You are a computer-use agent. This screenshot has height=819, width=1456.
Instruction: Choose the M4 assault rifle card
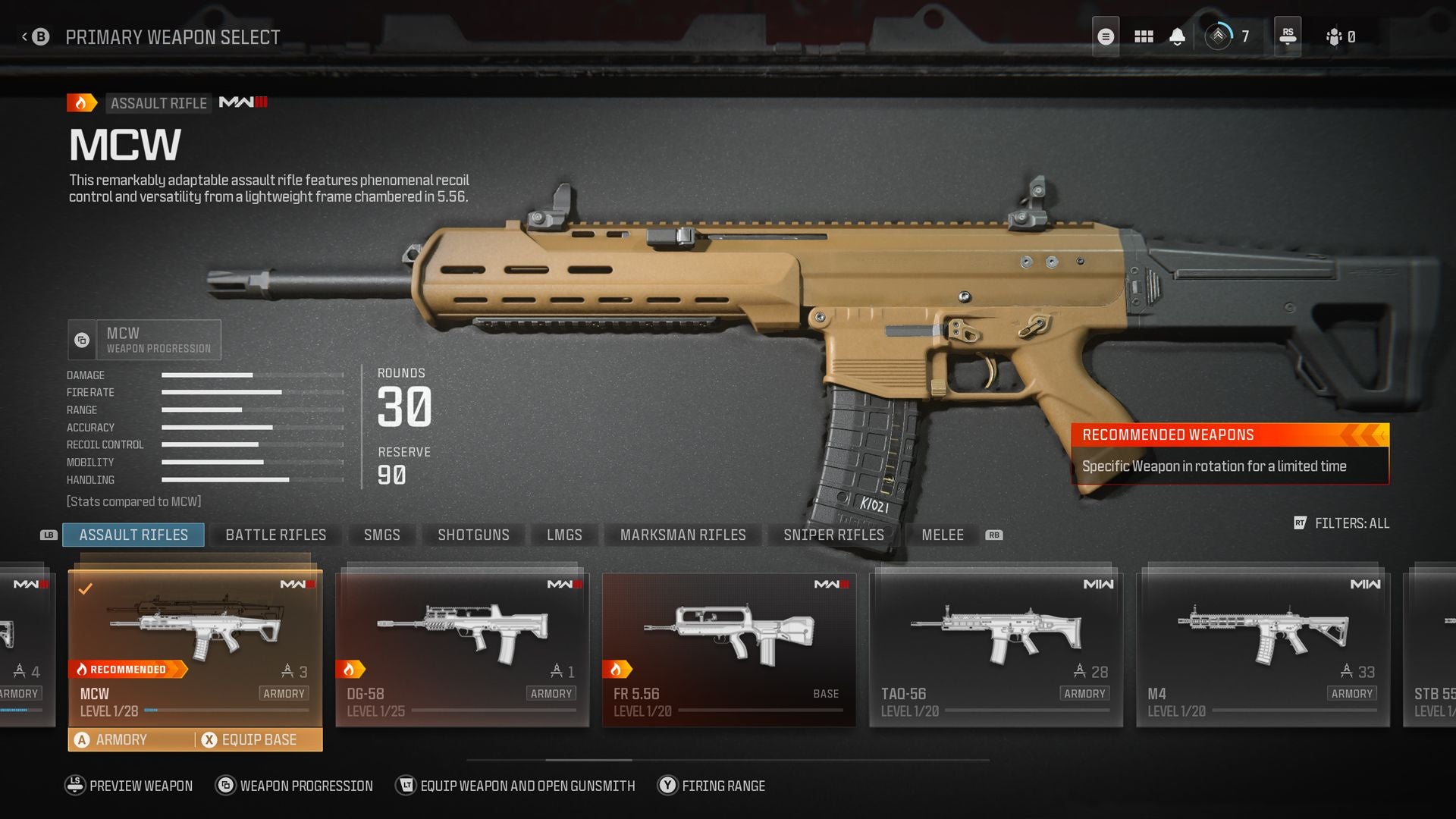(x=1263, y=648)
